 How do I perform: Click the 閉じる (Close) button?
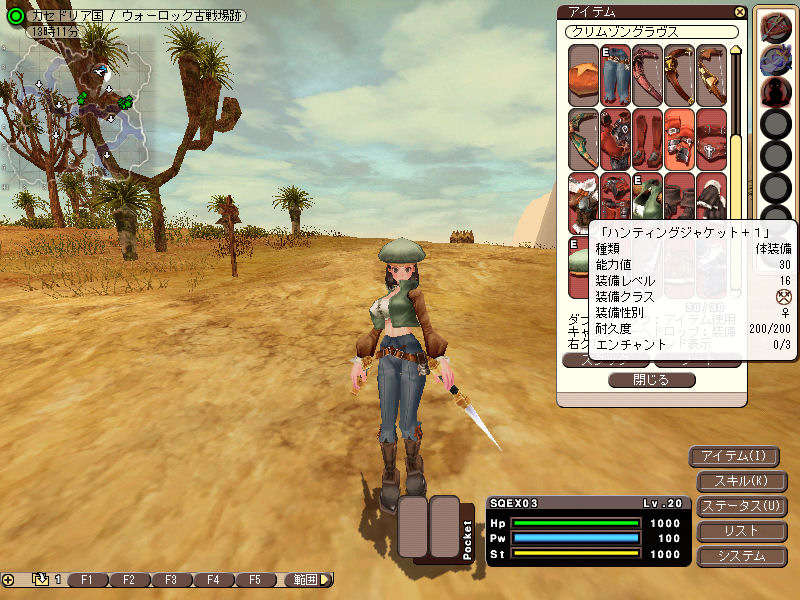pyautogui.click(x=651, y=380)
